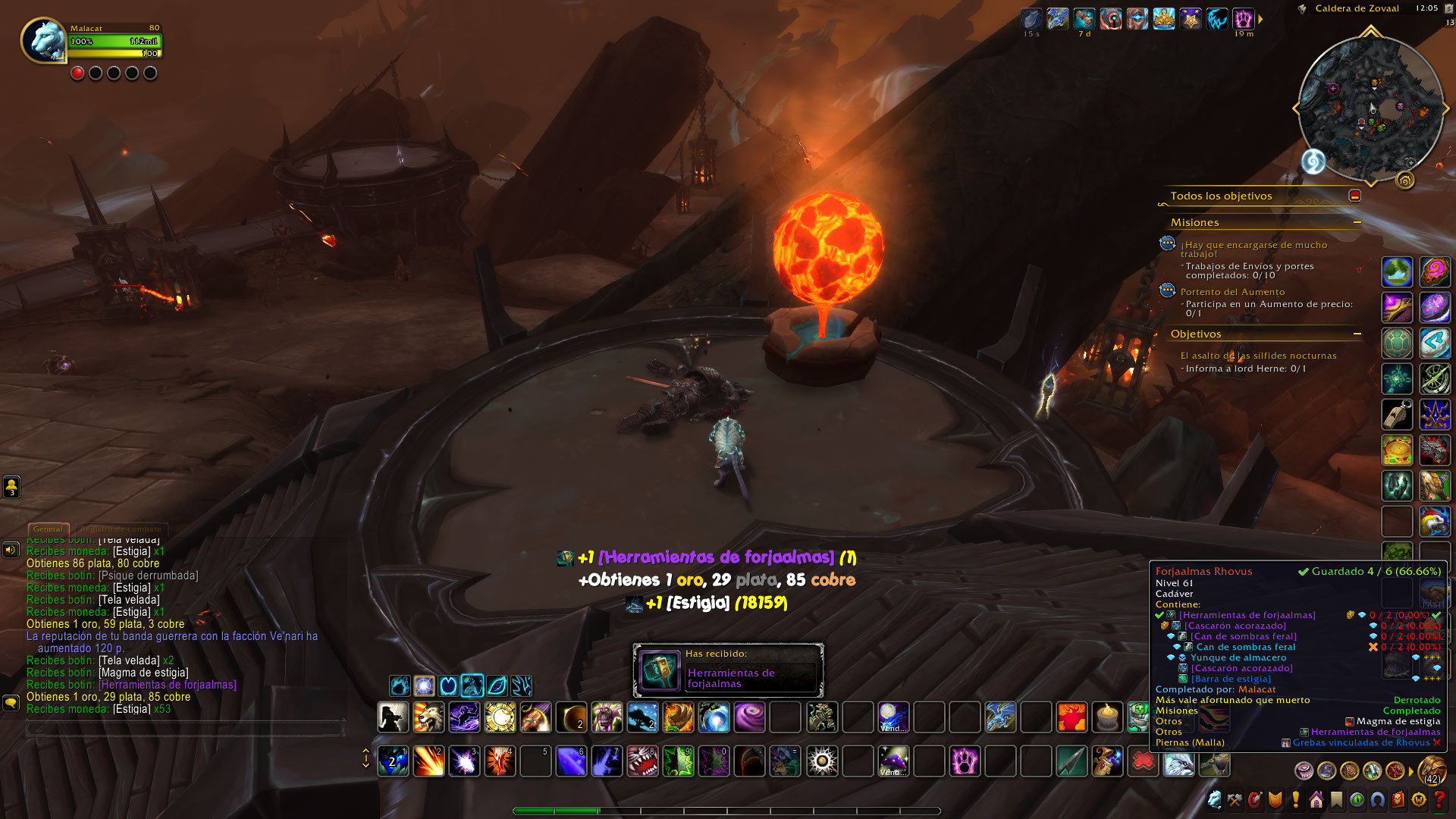Open the red question mark help button
Screen dimensions: 1456x819
pyautogui.click(x=1439, y=800)
